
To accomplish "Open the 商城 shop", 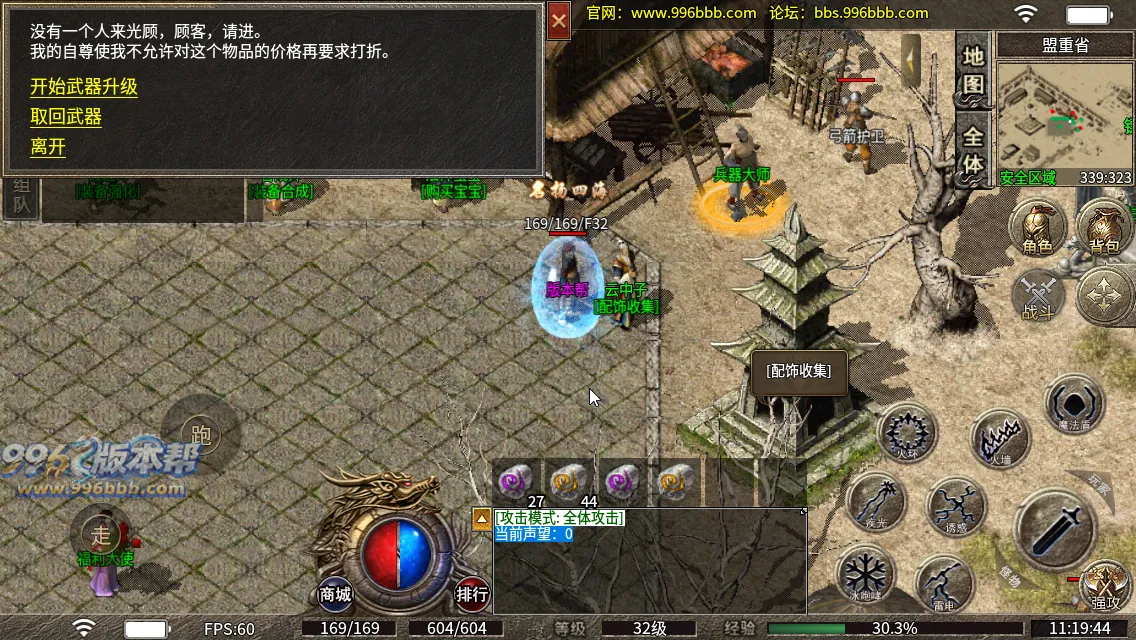I will 336,594.
